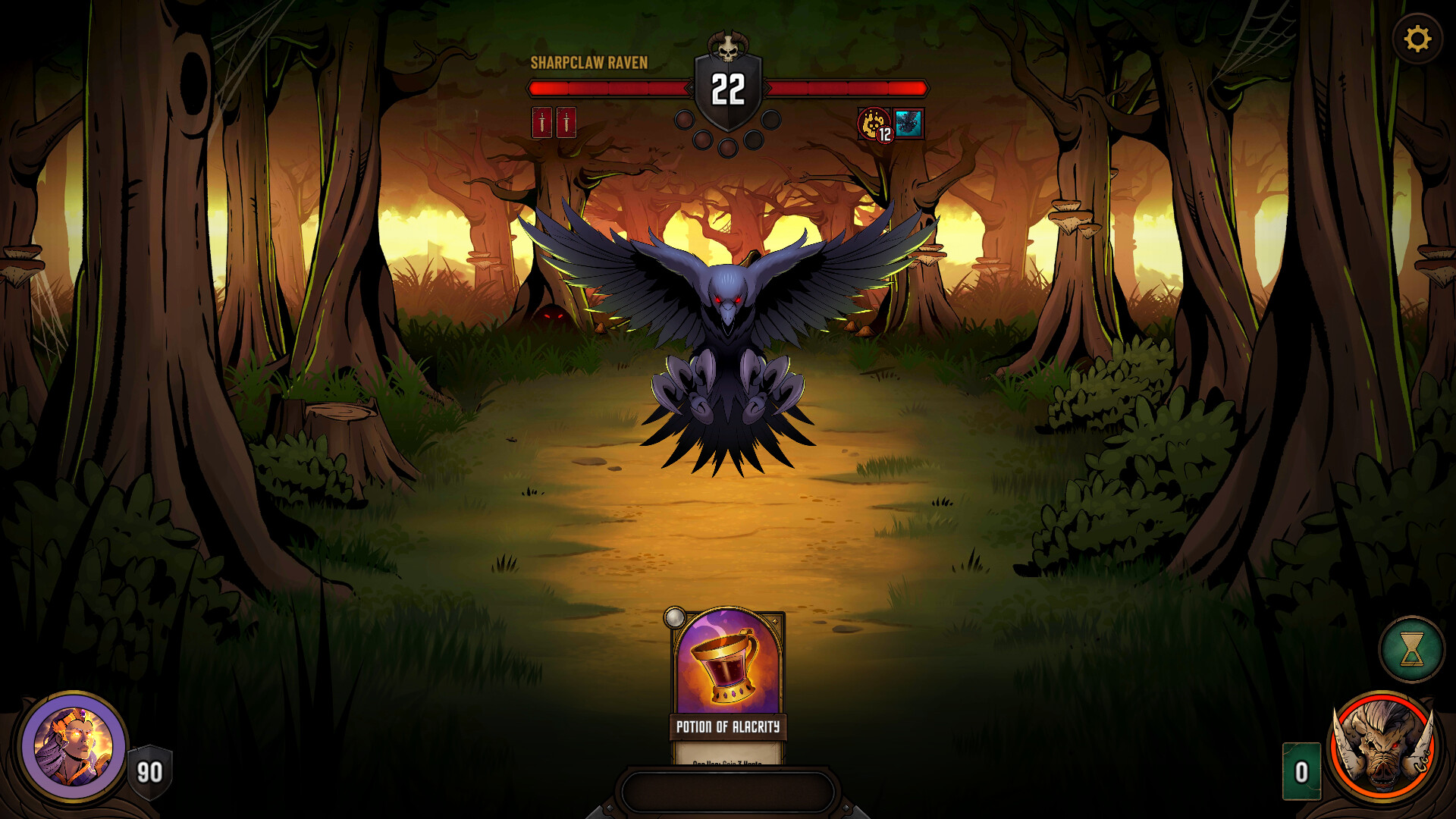Inspect the blue status effect icon
This screenshot has width=1456, height=819.
click(x=908, y=123)
